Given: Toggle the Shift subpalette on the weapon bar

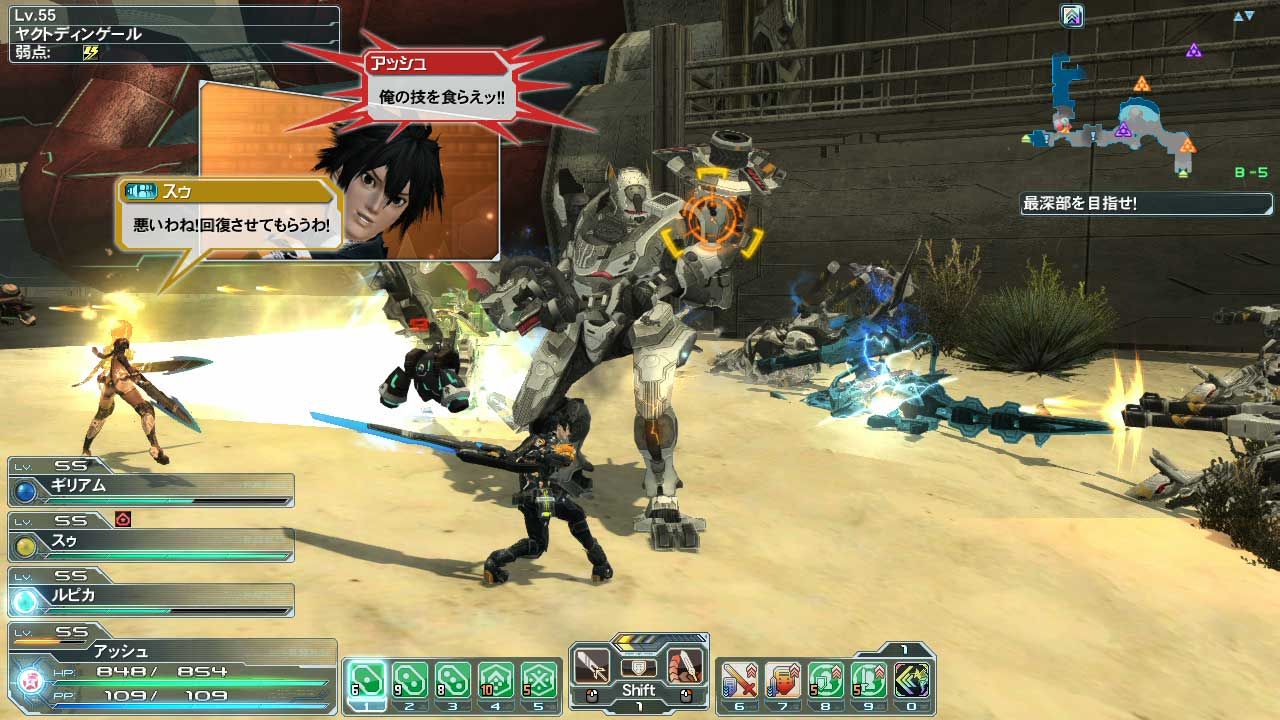Looking at the screenshot, I should point(637,690).
